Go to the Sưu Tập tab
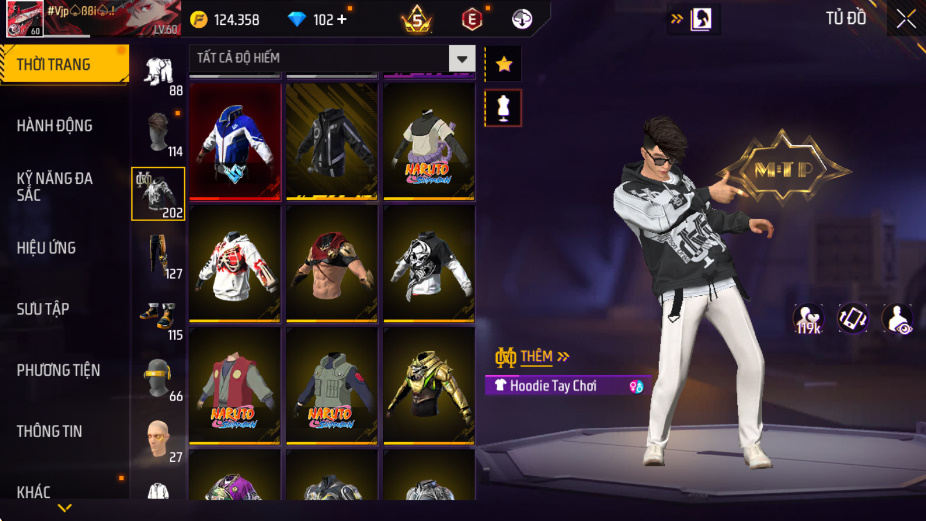This screenshot has width=926, height=521. point(43,309)
